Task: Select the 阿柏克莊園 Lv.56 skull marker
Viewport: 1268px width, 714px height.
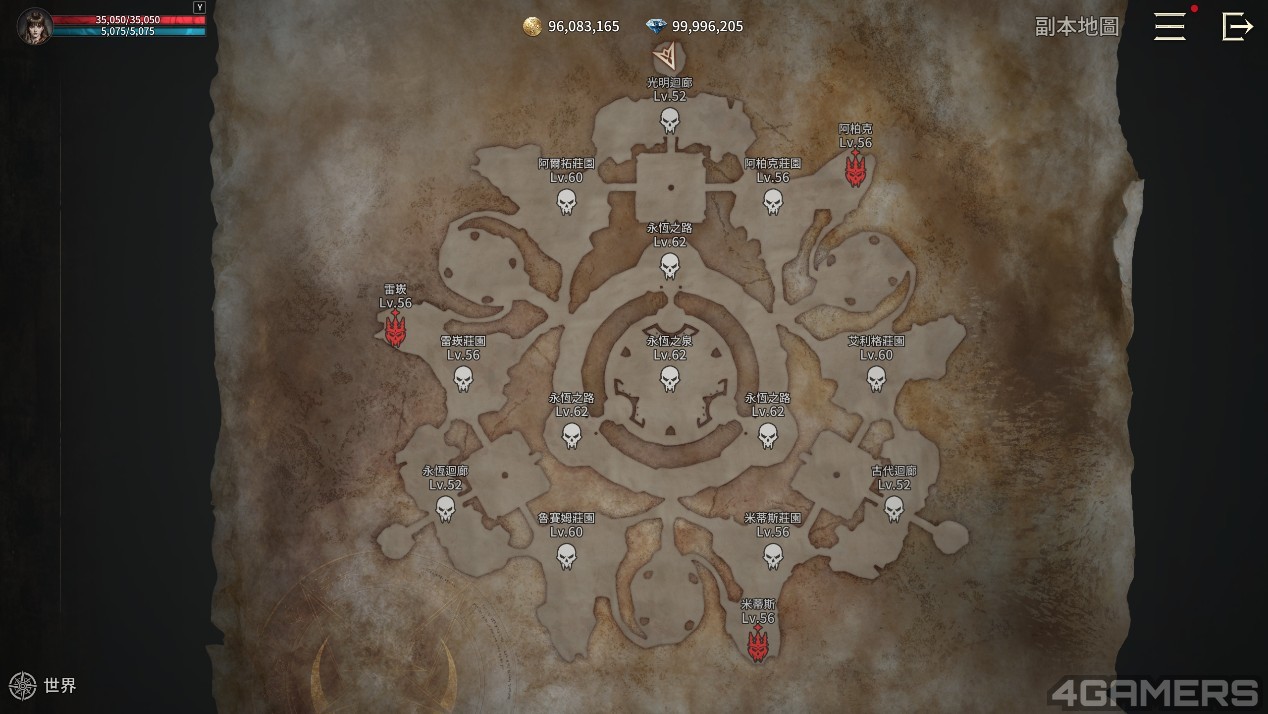Action: click(773, 203)
